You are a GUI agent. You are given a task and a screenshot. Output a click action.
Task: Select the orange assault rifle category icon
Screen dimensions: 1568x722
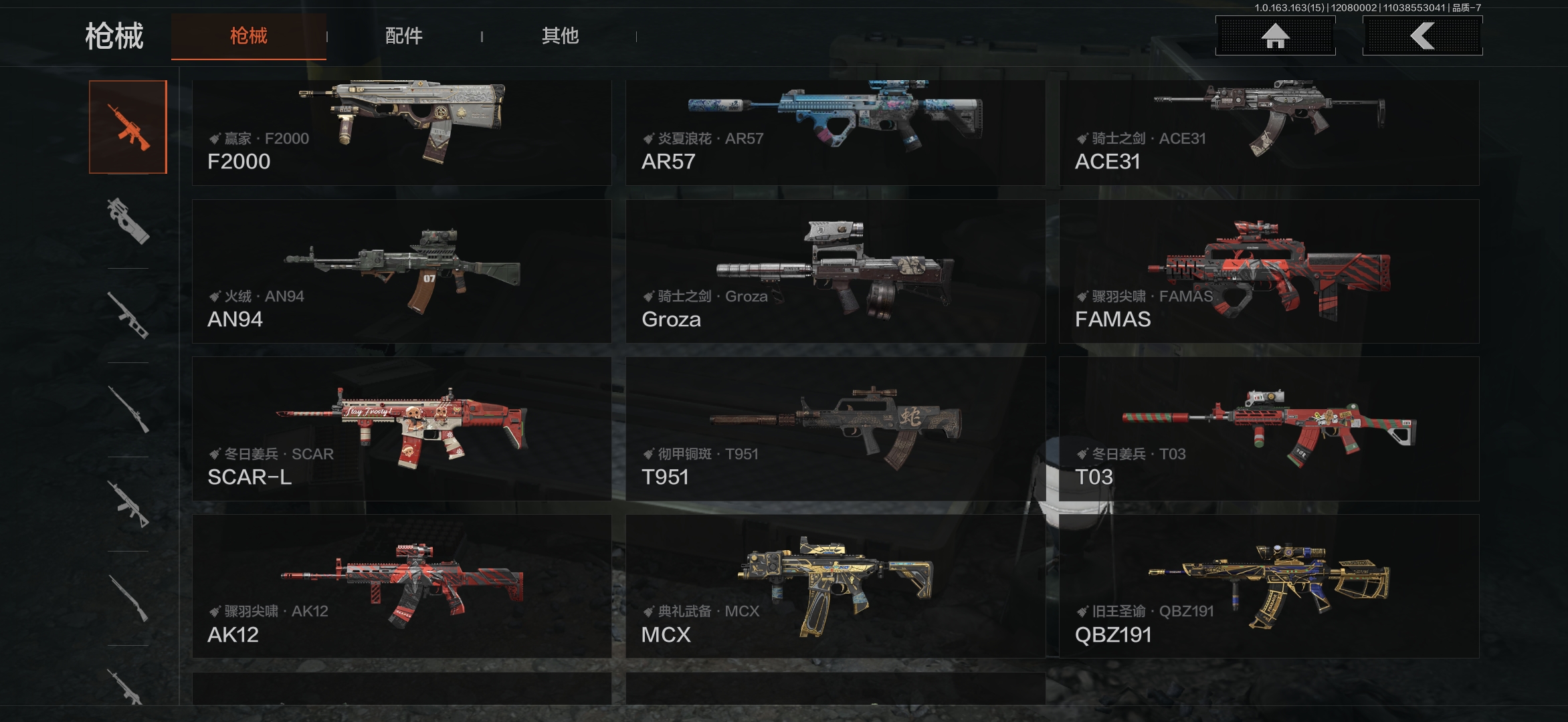click(x=128, y=127)
